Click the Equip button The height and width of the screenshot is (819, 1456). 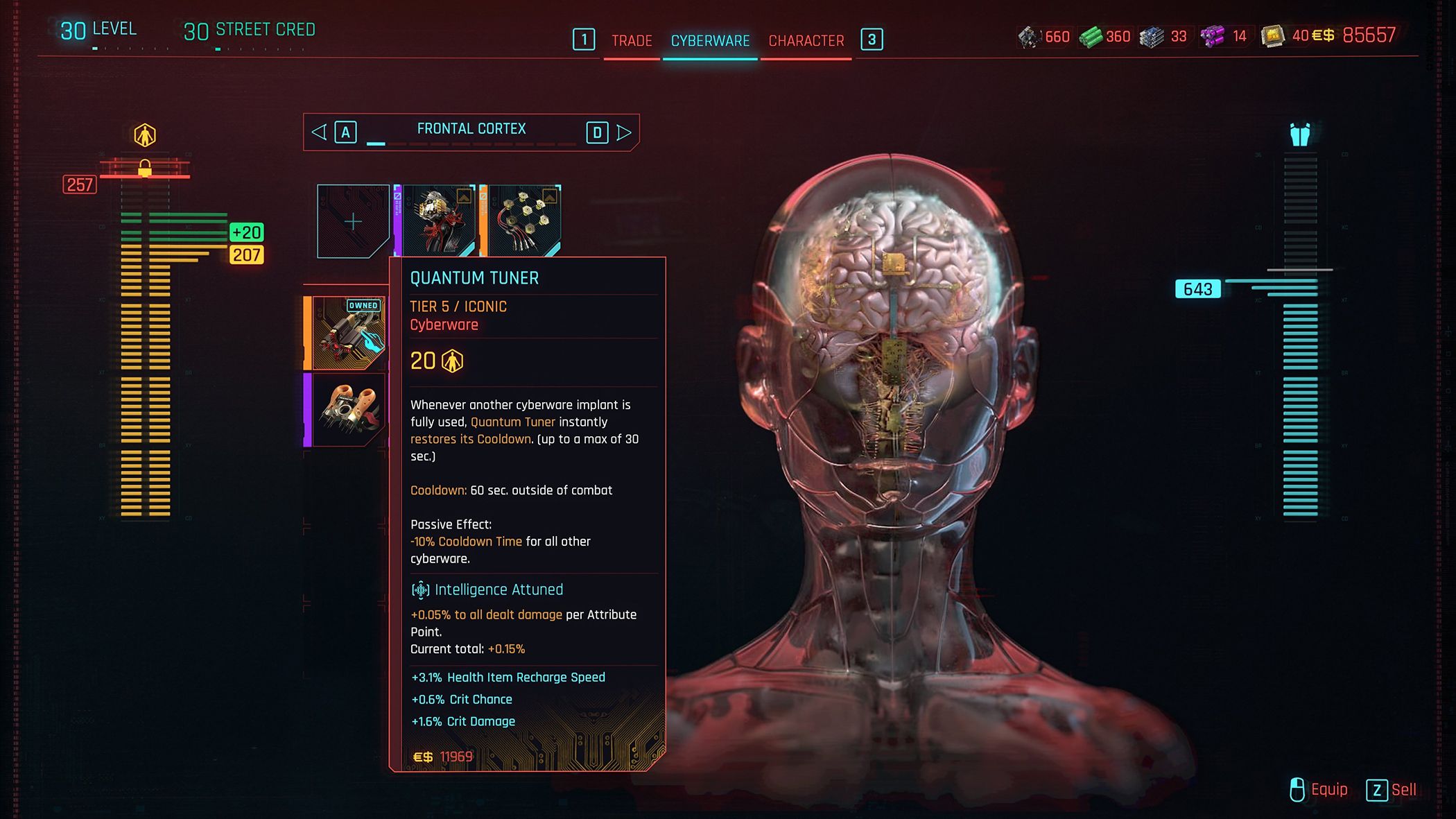point(1319,790)
